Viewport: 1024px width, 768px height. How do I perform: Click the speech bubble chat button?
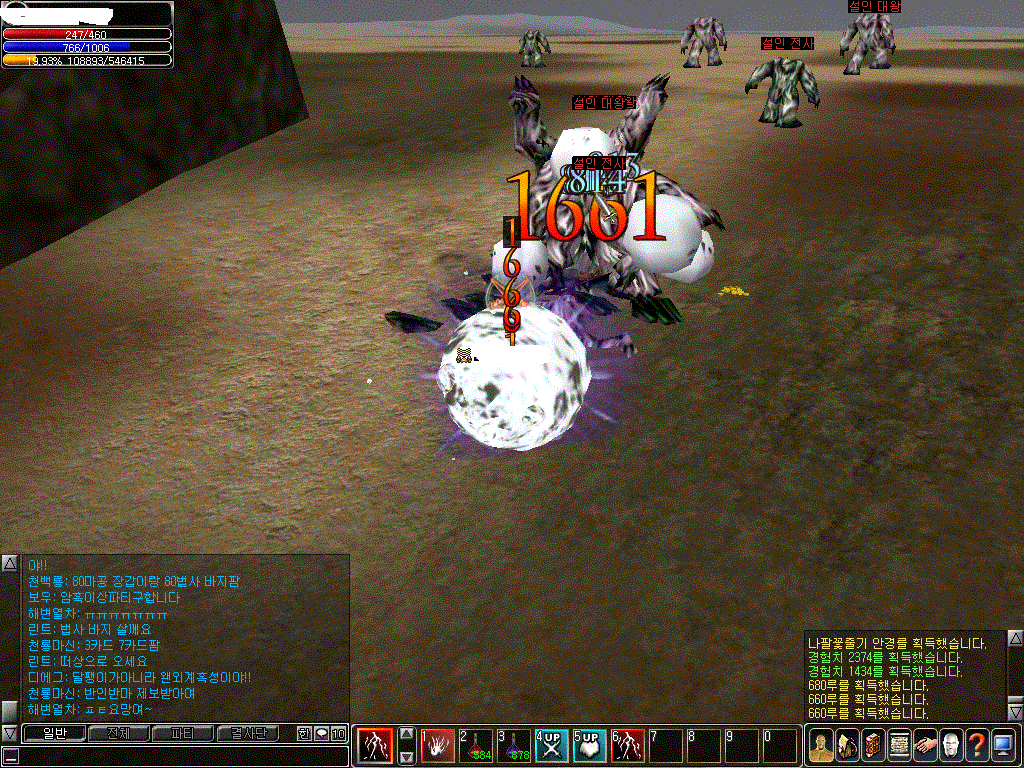[321, 734]
